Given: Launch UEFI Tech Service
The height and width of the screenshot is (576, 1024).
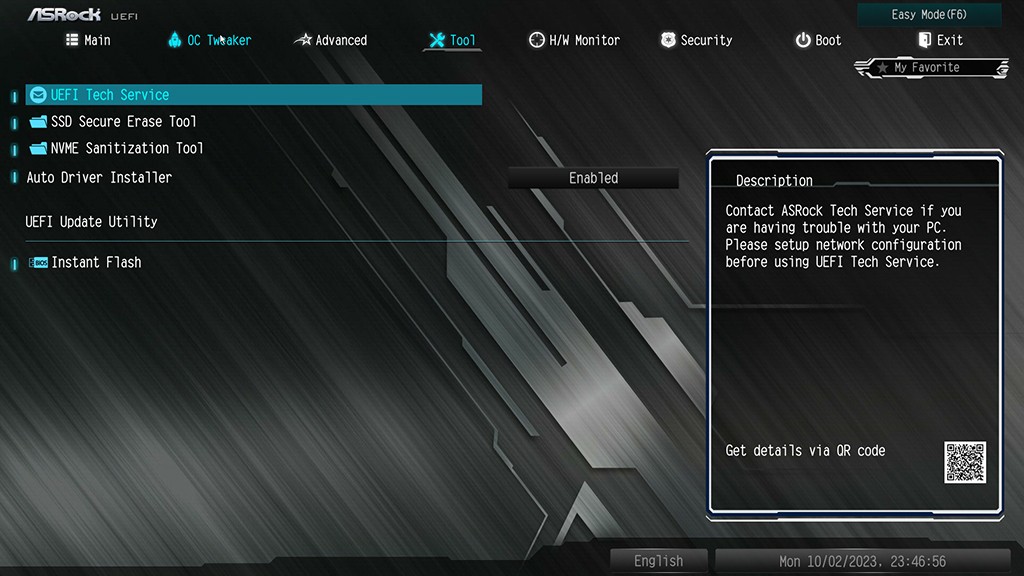Looking at the screenshot, I should (110, 95).
